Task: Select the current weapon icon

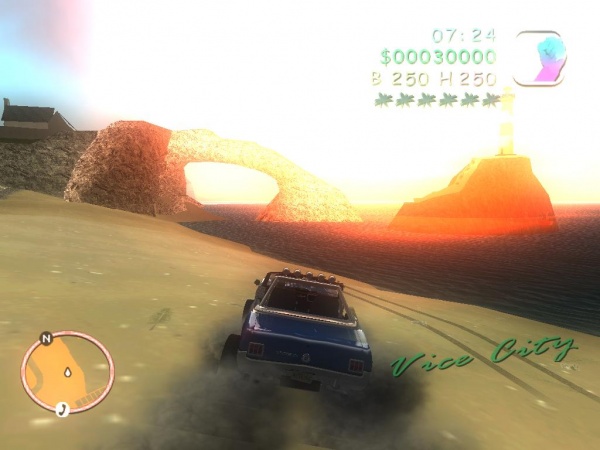Action: [539, 58]
